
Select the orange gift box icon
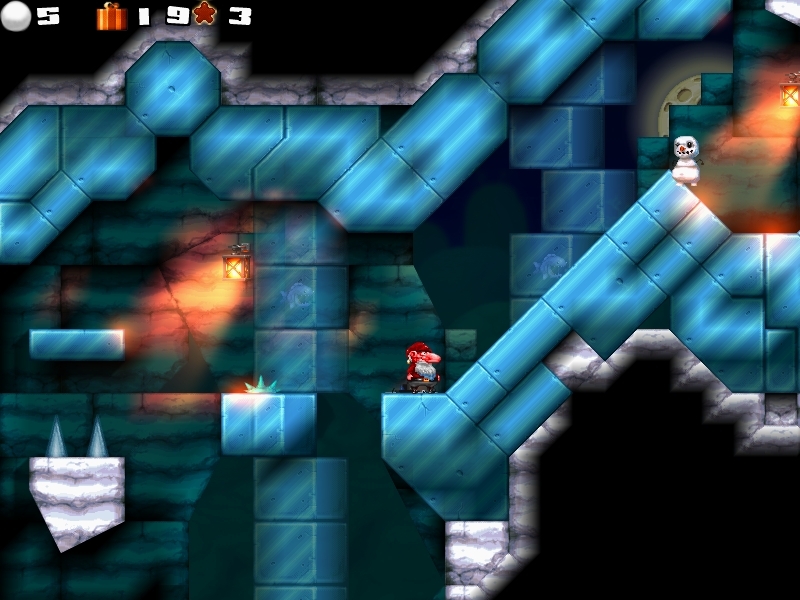click(x=111, y=16)
